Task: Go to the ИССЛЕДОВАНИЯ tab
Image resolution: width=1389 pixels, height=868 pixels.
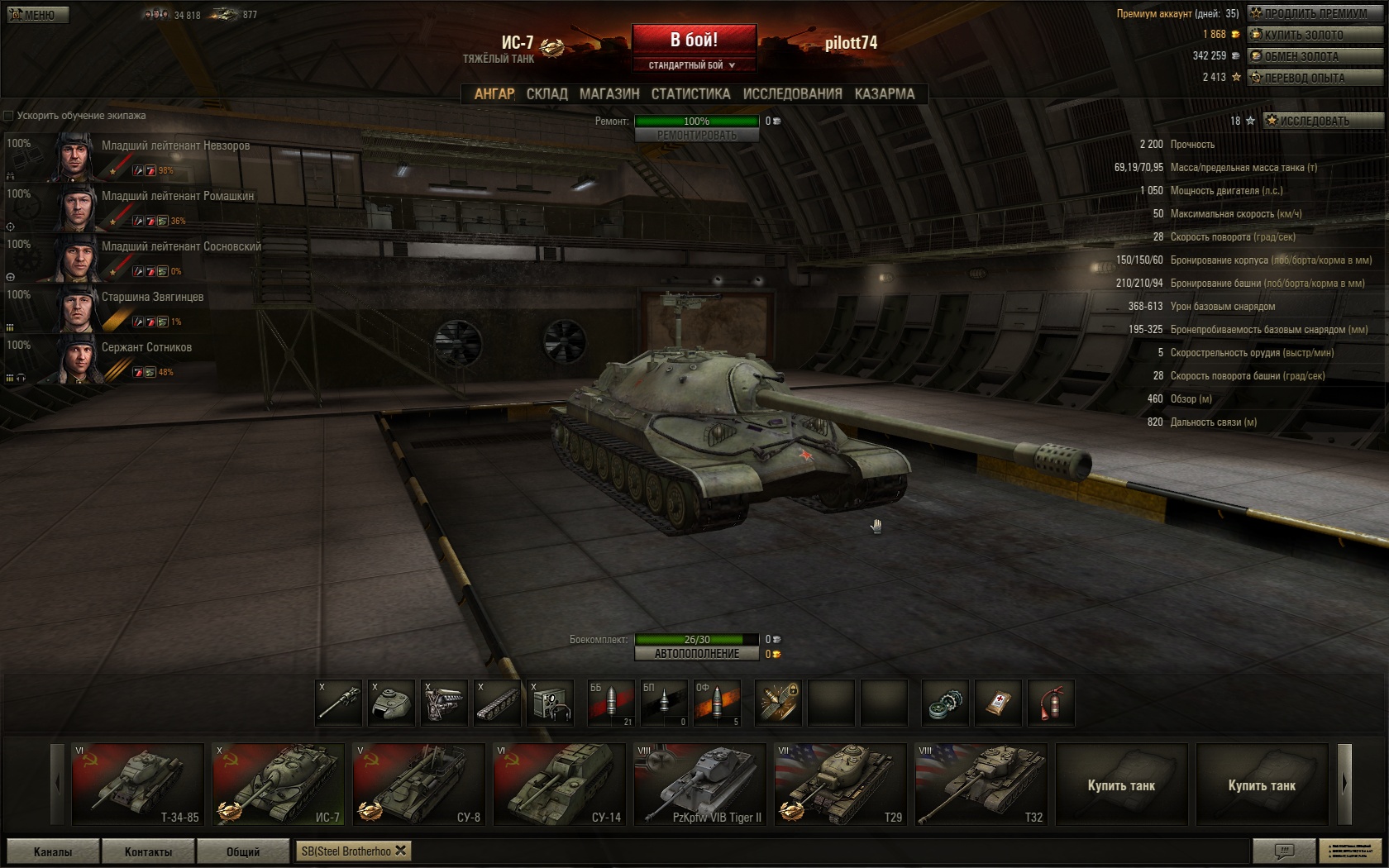Action: pos(792,94)
